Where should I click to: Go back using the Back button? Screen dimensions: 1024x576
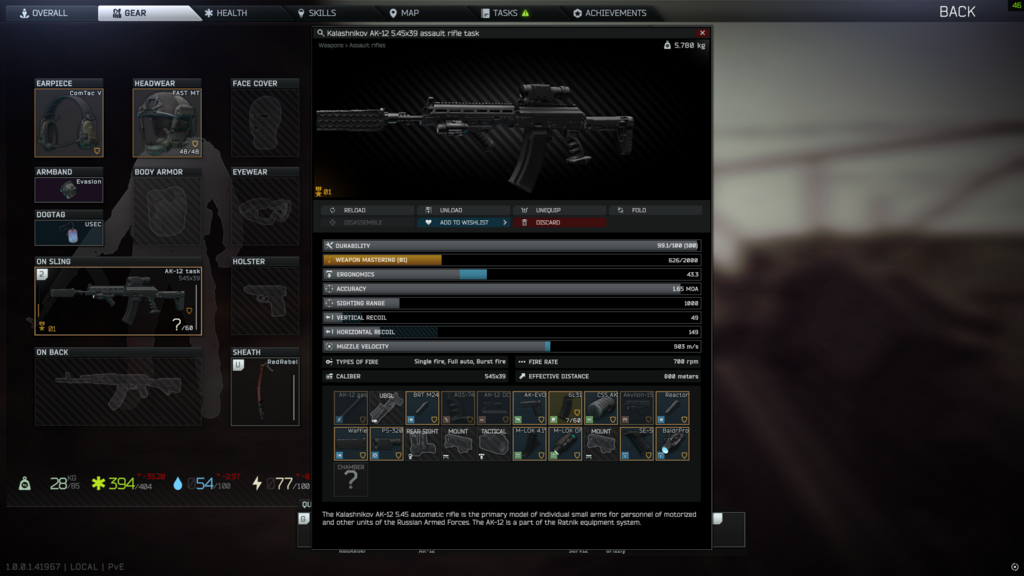[956, 12]
